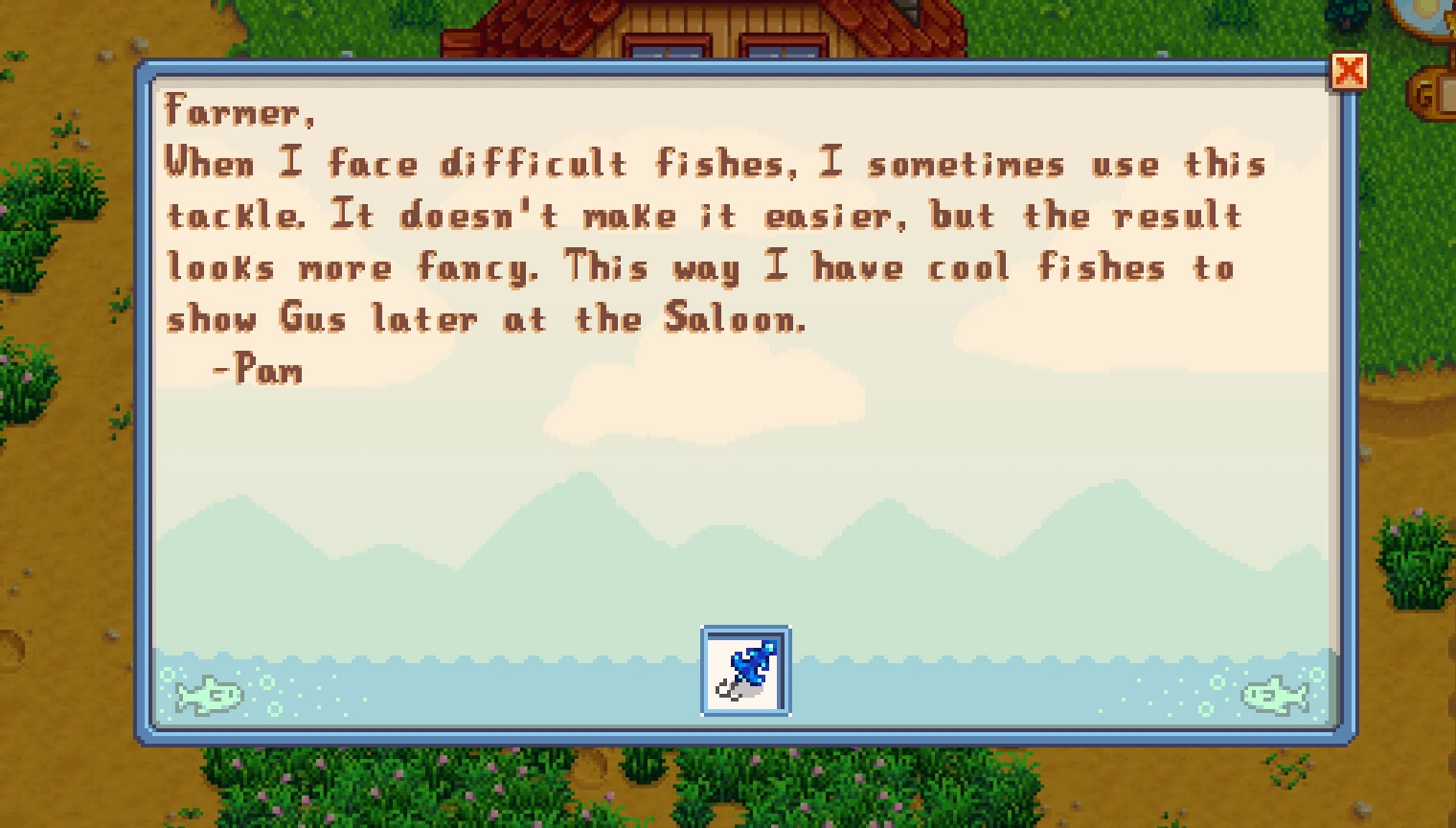Click the red X stamp above the letter
Image resolution: width=1456 pixels, height=828 pixels.
1351,70
